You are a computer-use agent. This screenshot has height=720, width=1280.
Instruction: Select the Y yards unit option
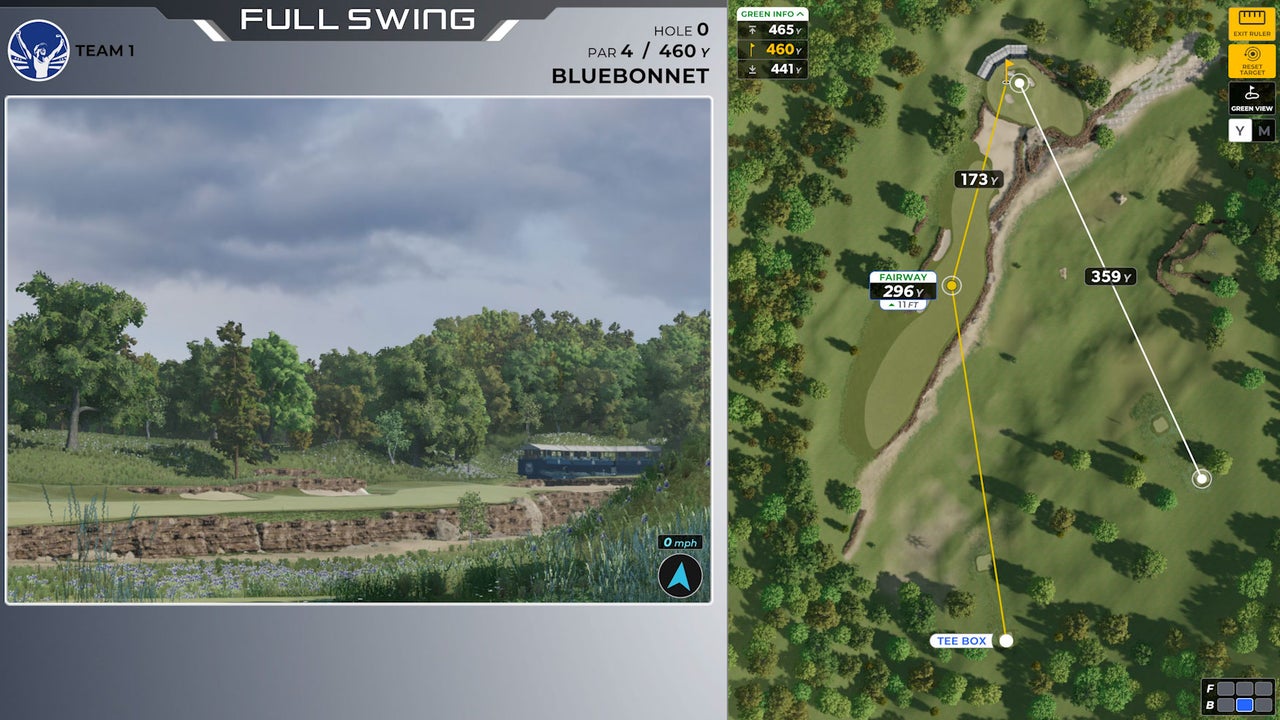[1239, 130]
